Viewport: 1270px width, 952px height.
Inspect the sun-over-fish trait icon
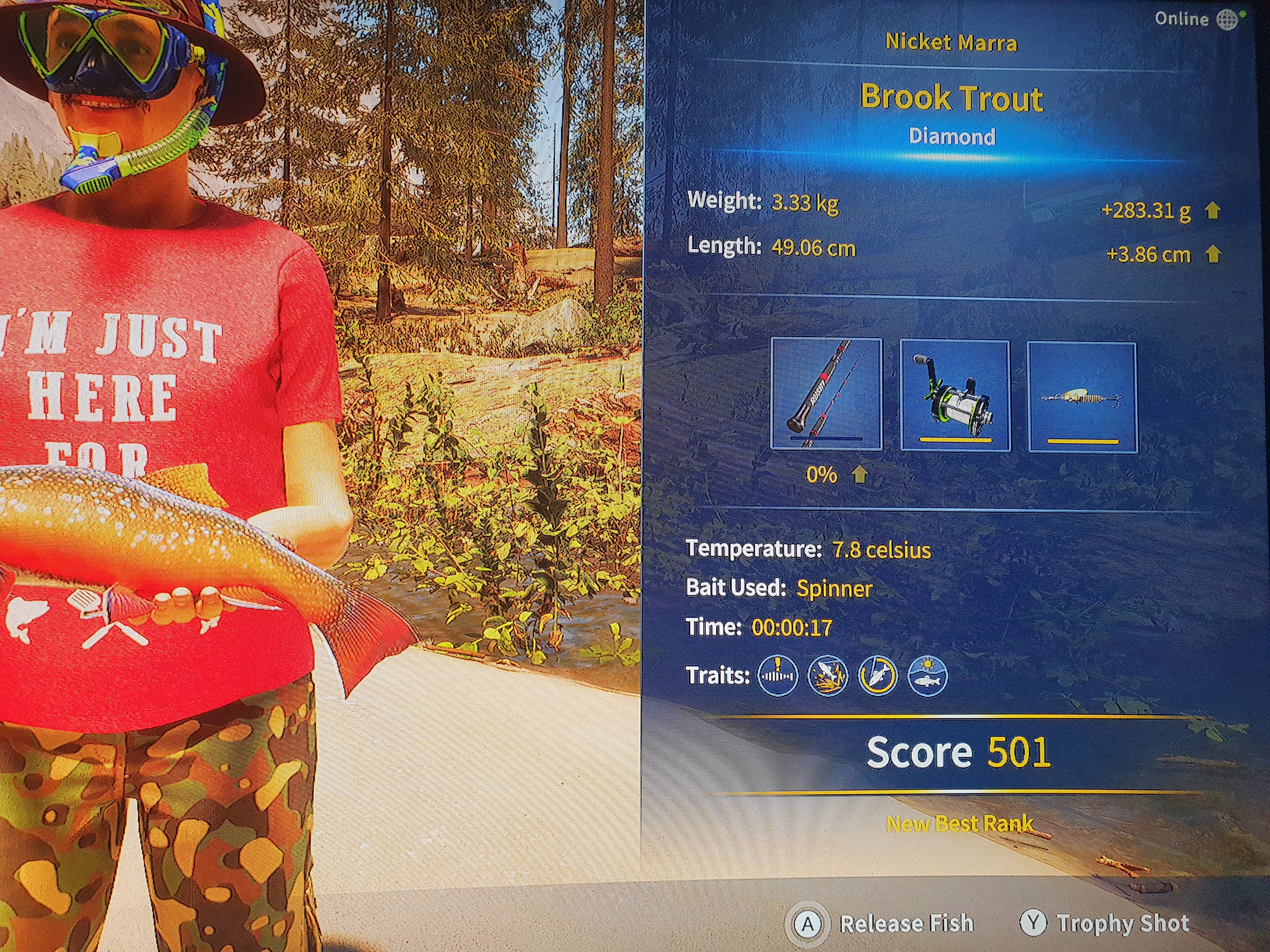pos(927,676)
